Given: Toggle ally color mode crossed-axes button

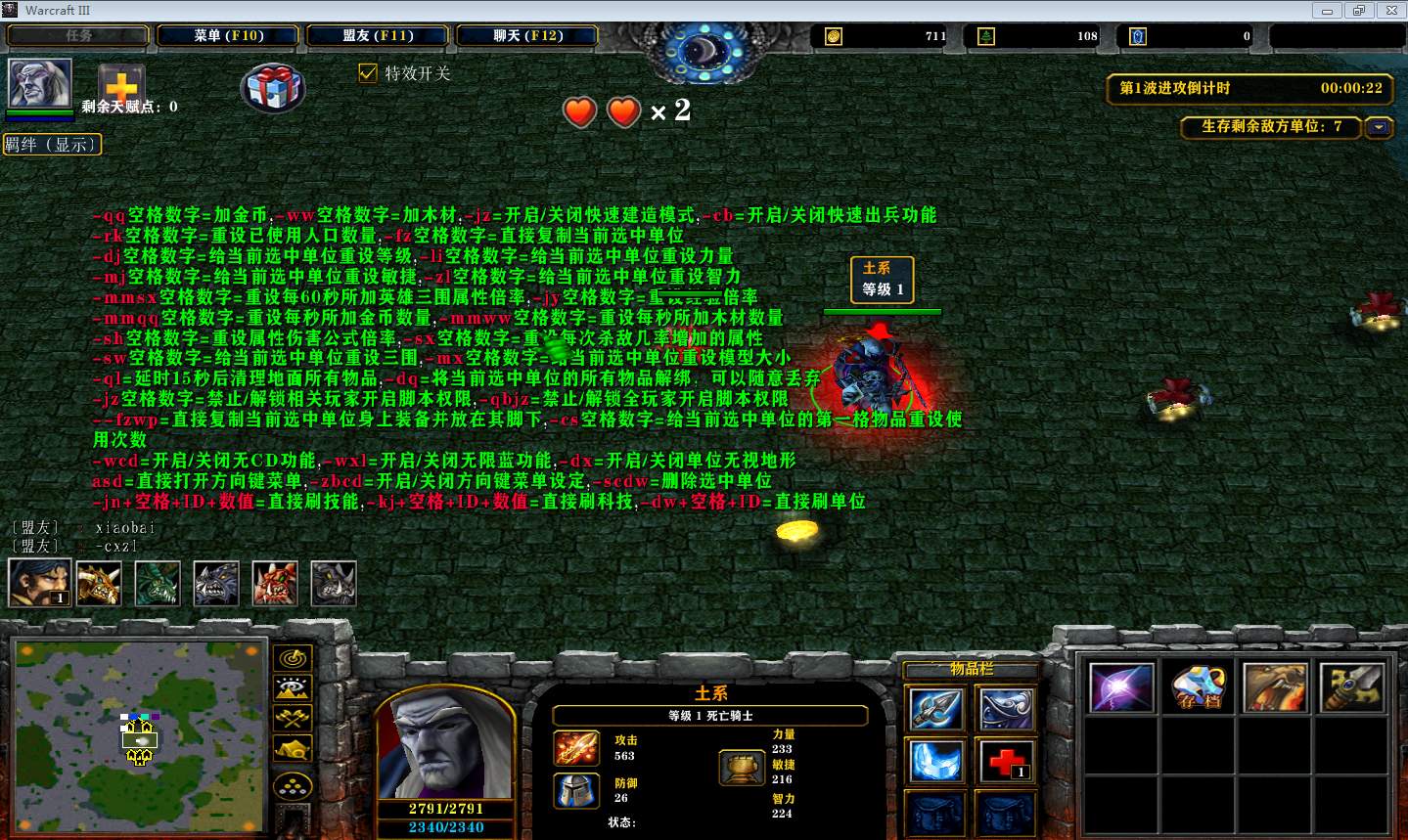Looking at the screenshot, I should [x=294, y=719].
